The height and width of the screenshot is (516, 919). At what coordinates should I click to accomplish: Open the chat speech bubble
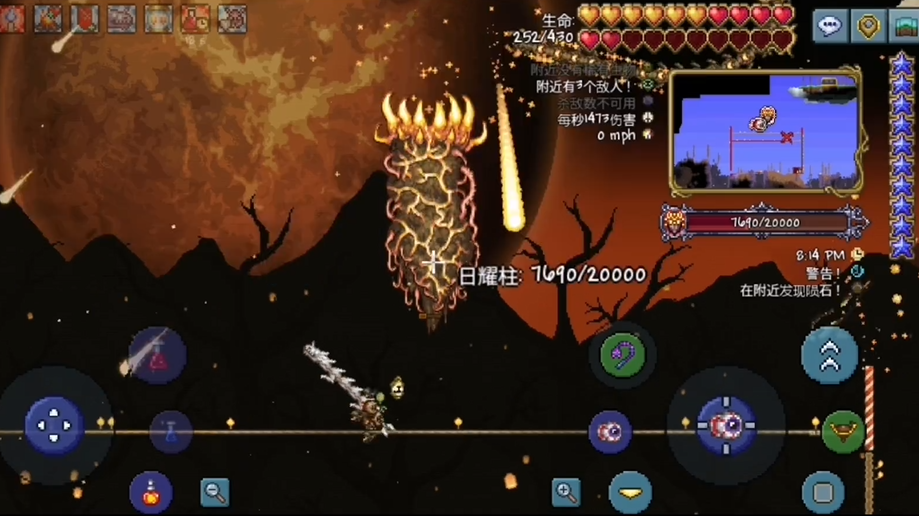tap(829, 26)
